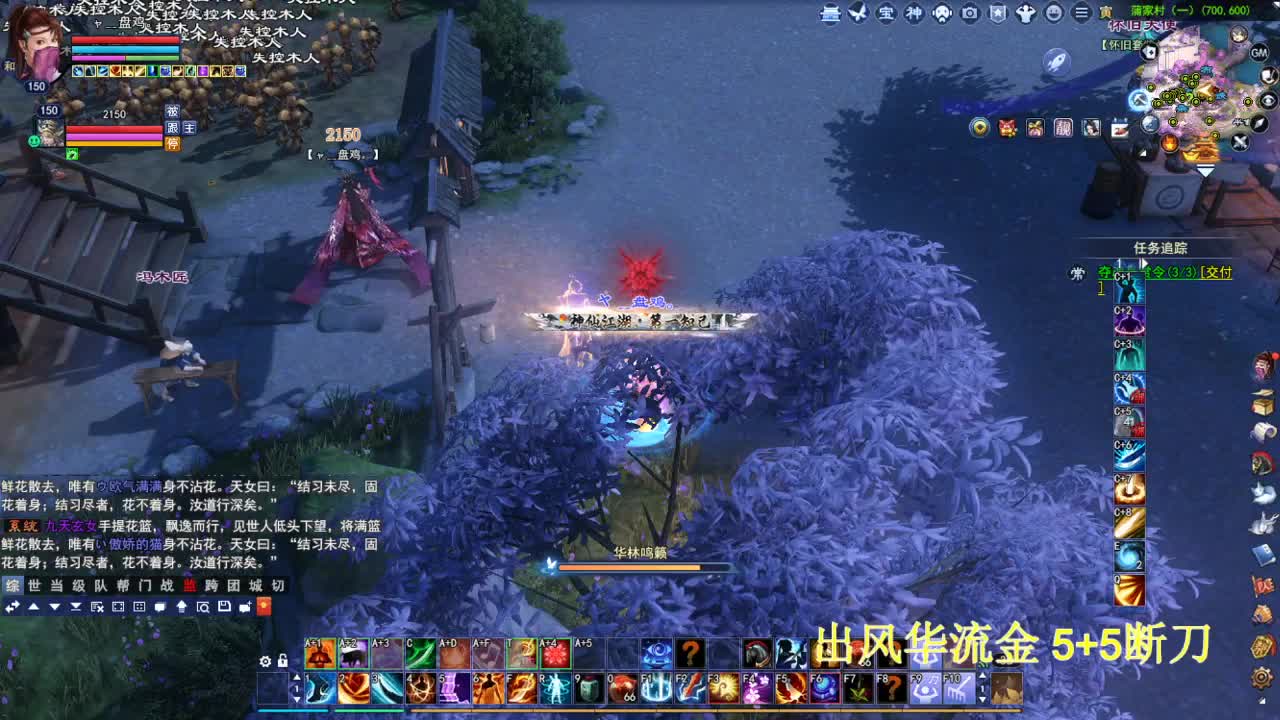Open the screenshot camera icon on top toolbar
This screenshot has width=1280, height=720.
coord(969,14)
